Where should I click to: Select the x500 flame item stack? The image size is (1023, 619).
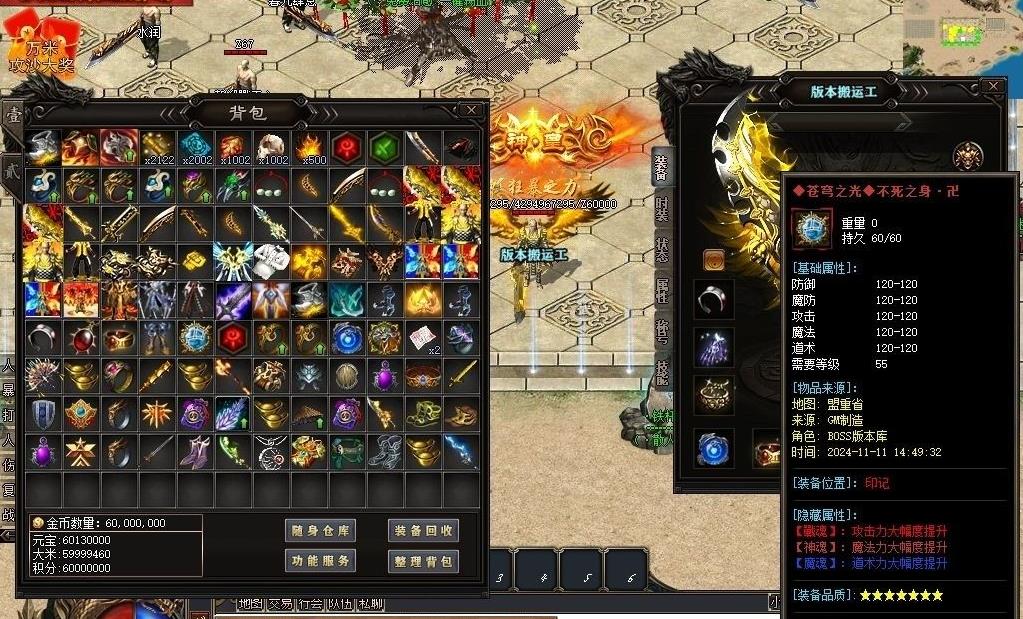click(309, 148)
